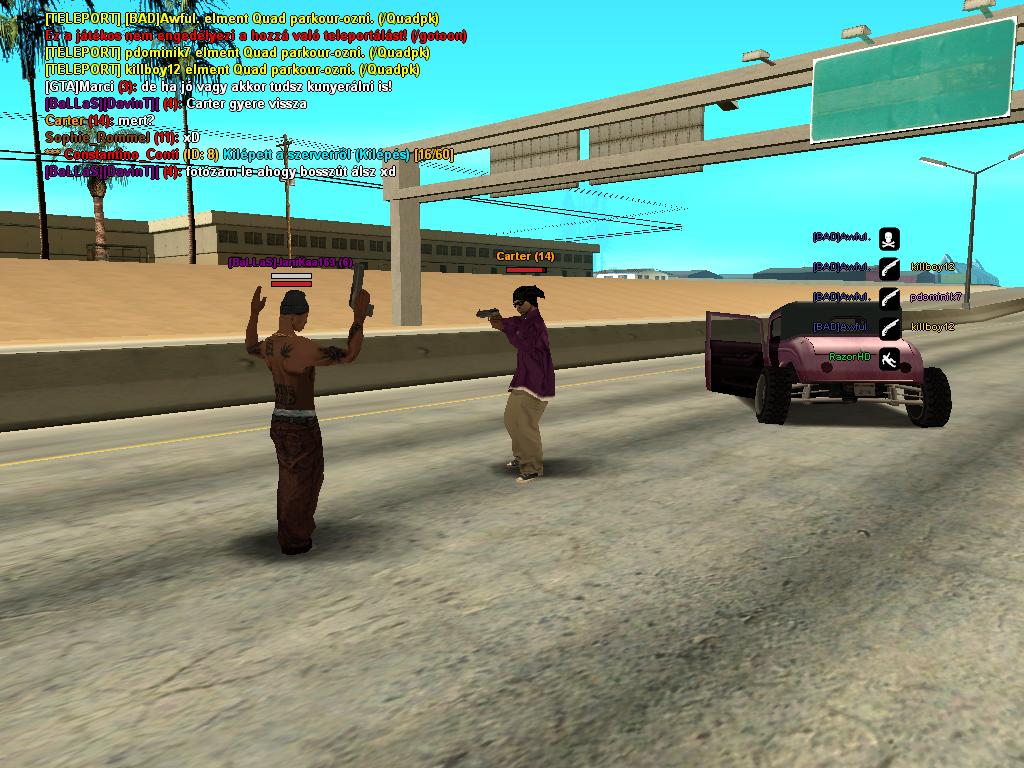Click Sophie_Rommel's "xD" chat message
Screen dimensions: 1024x768
[123, 137]
